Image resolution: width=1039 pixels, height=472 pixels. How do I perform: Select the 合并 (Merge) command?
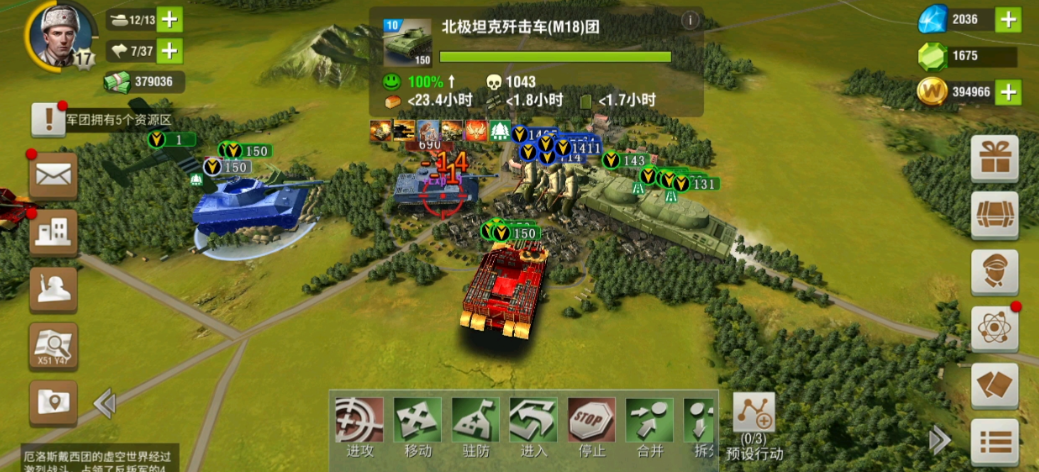(650, 424)
